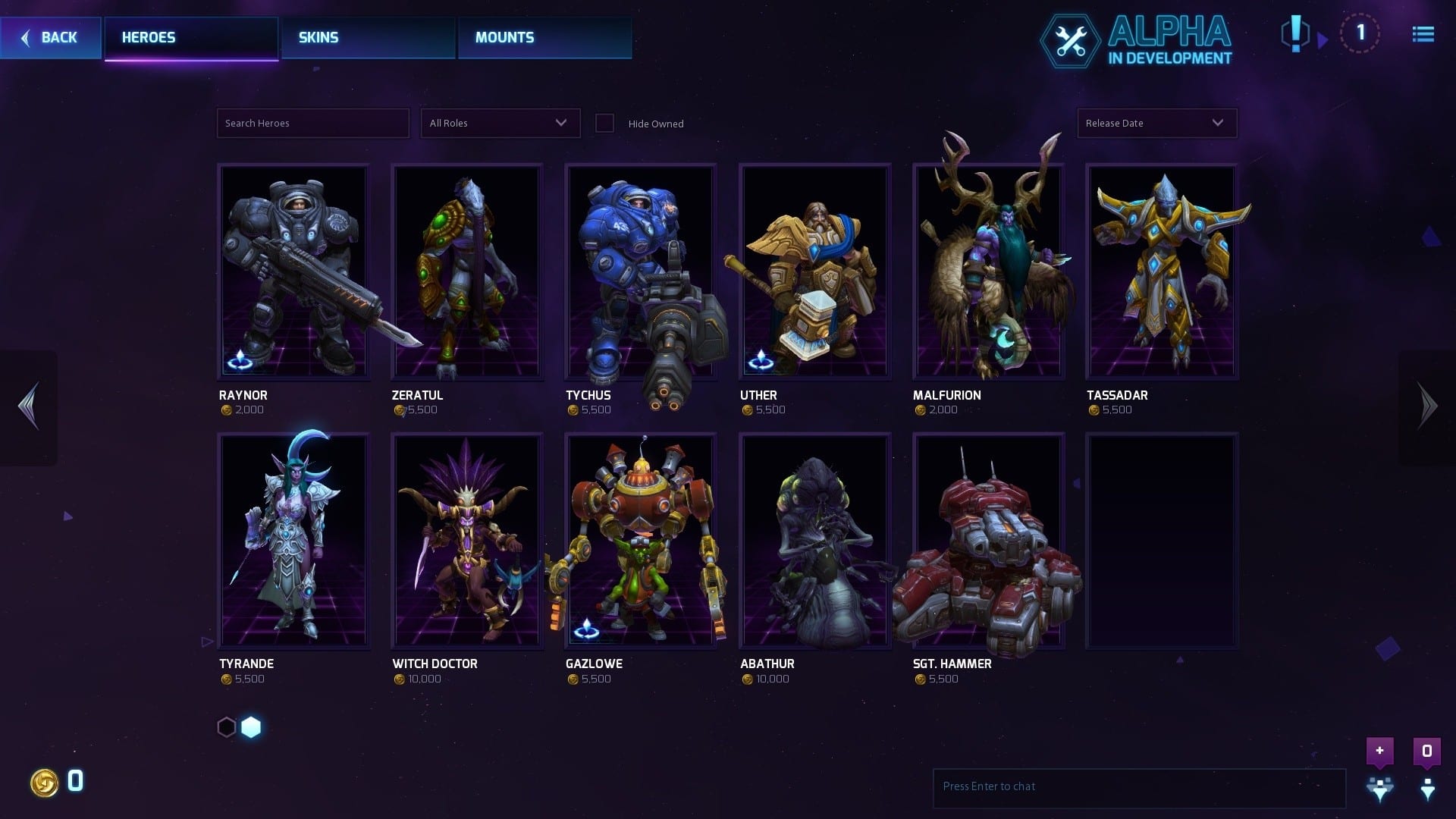Open the All Roles dropdown

click(500, 124)
